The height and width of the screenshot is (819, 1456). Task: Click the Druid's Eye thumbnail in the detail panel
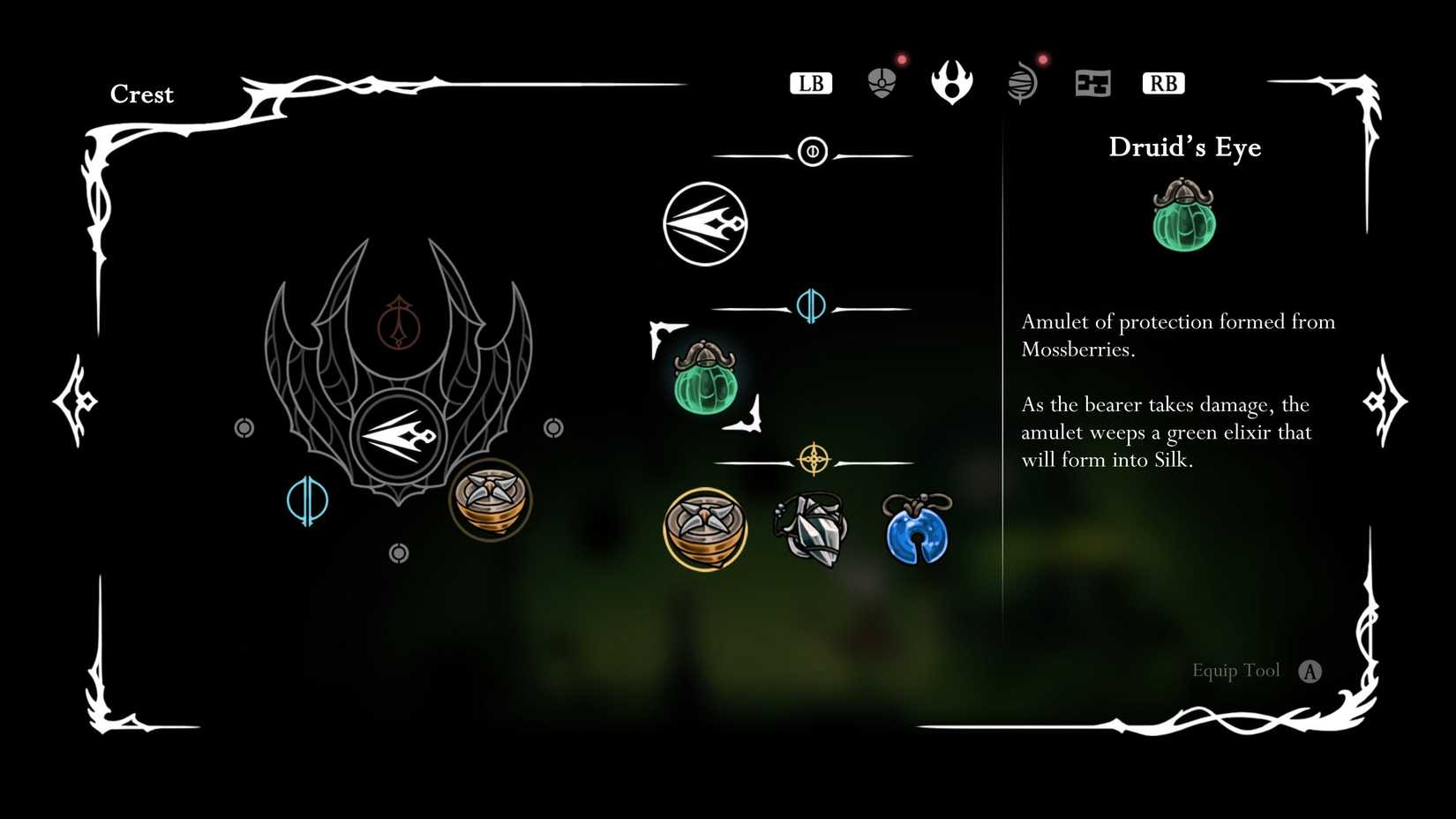pyautogui.click(x=1183, y=219)
